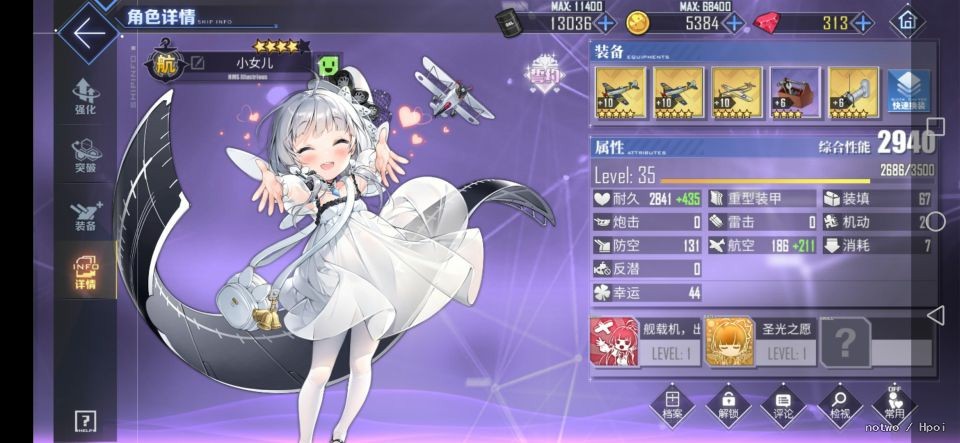Choose the 检视 inspect button

[839, 405]
